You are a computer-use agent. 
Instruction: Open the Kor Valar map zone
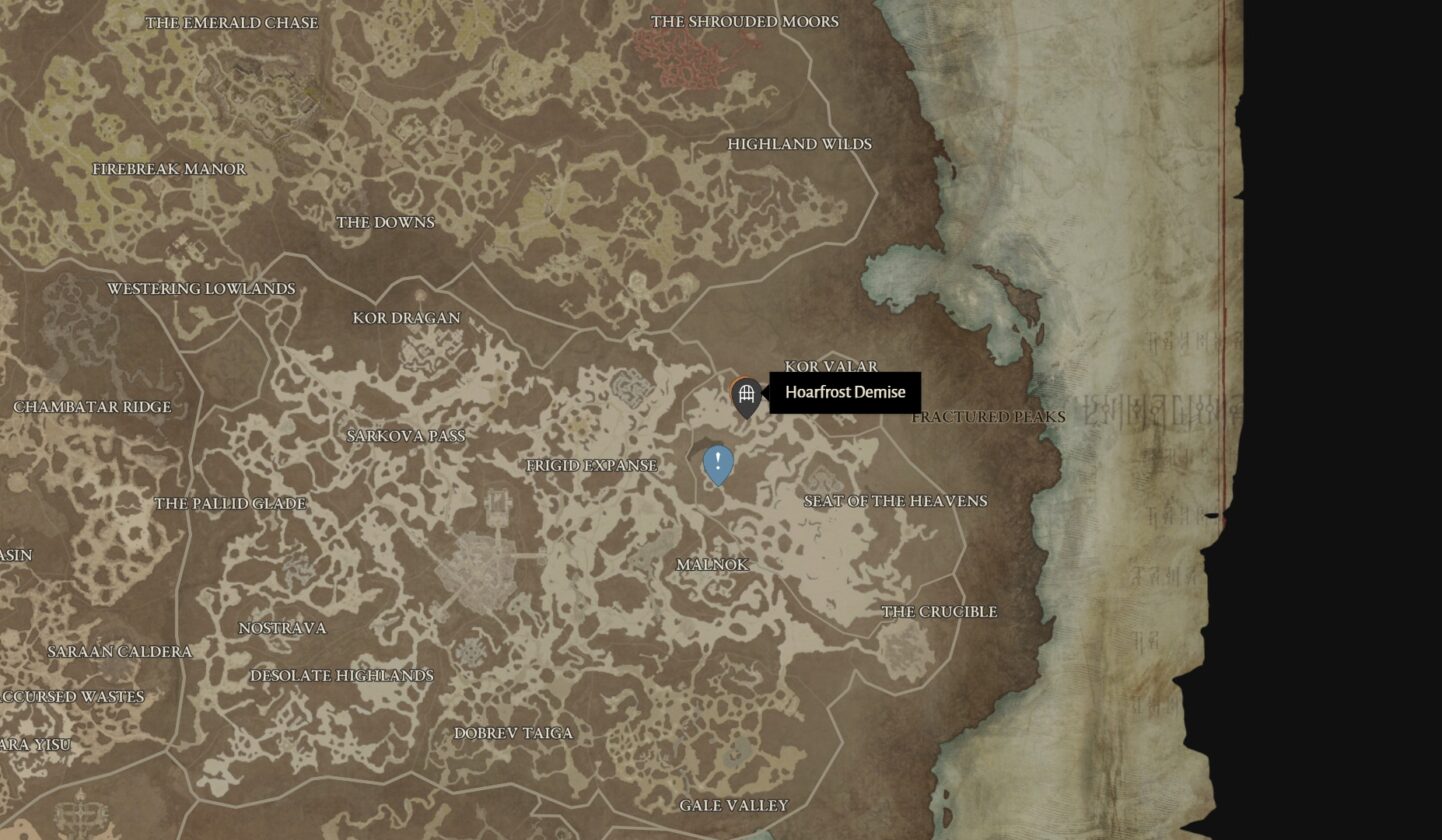coord(831,366)
